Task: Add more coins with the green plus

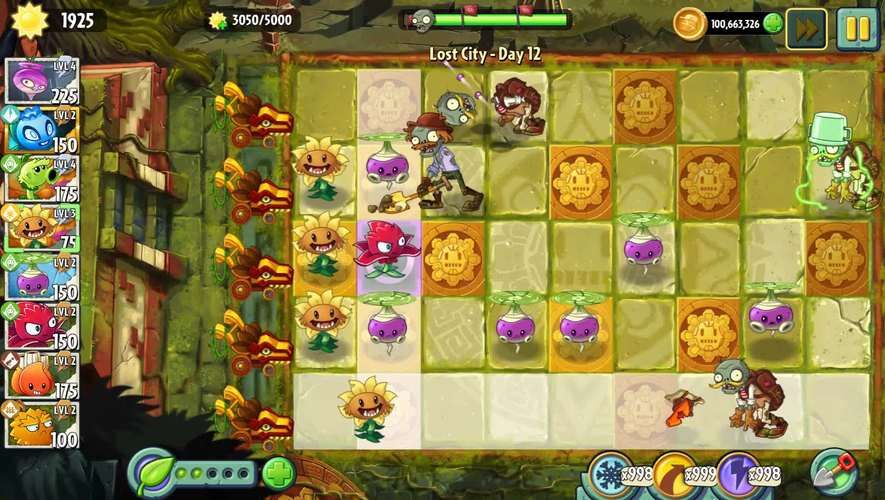Action: pyautogui.click(x=772, y=24)
